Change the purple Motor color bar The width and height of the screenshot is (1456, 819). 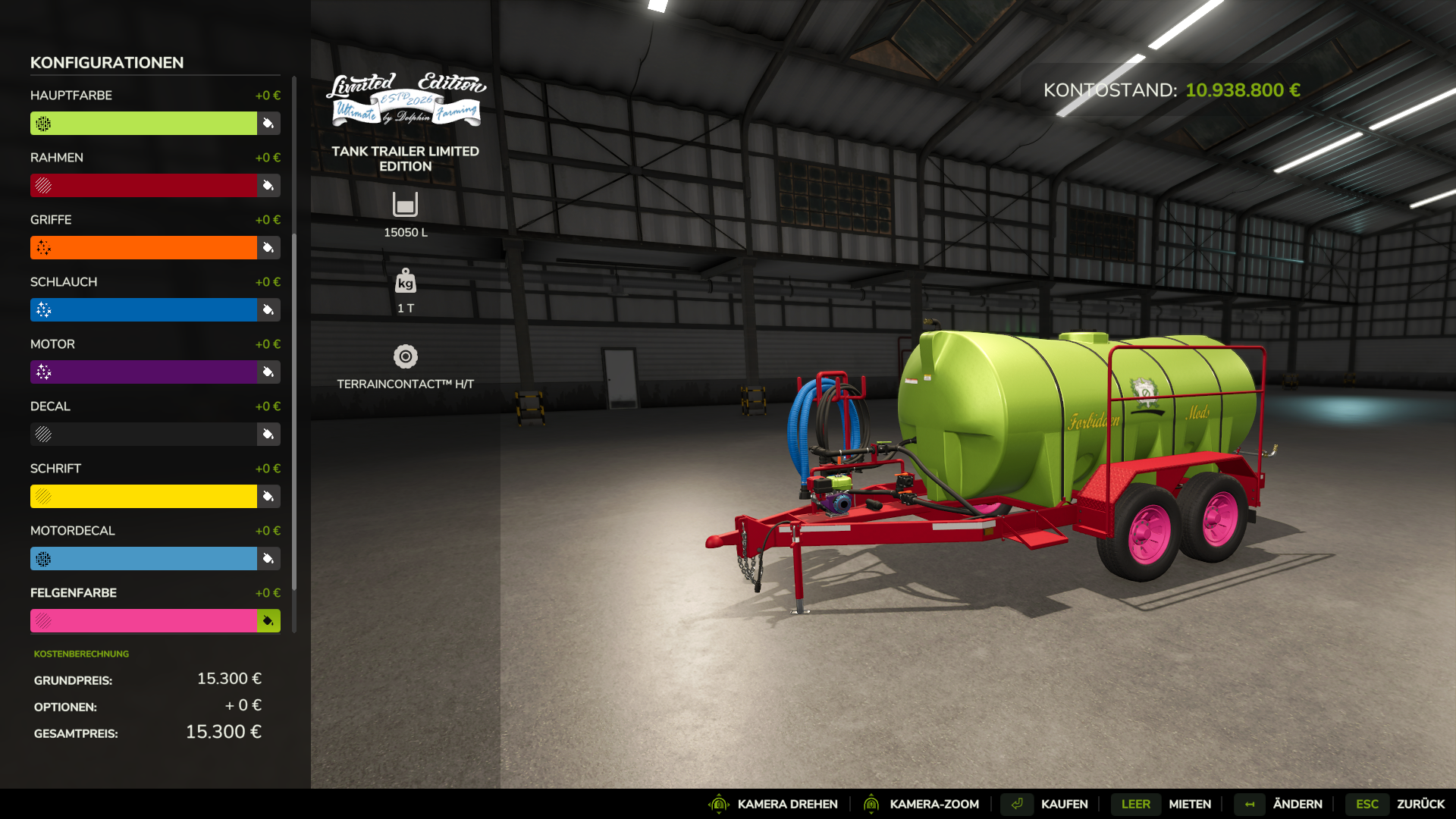[x=144, y=372]
